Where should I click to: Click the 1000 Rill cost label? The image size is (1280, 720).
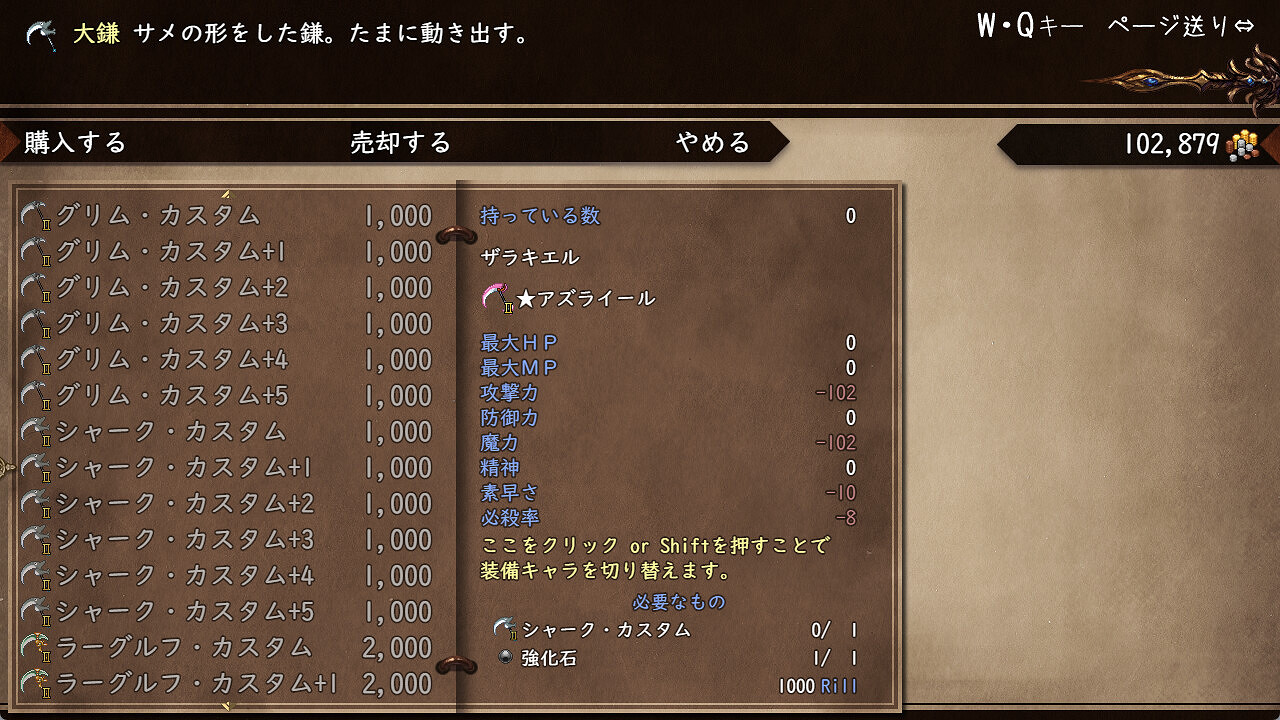click(816, 687)
